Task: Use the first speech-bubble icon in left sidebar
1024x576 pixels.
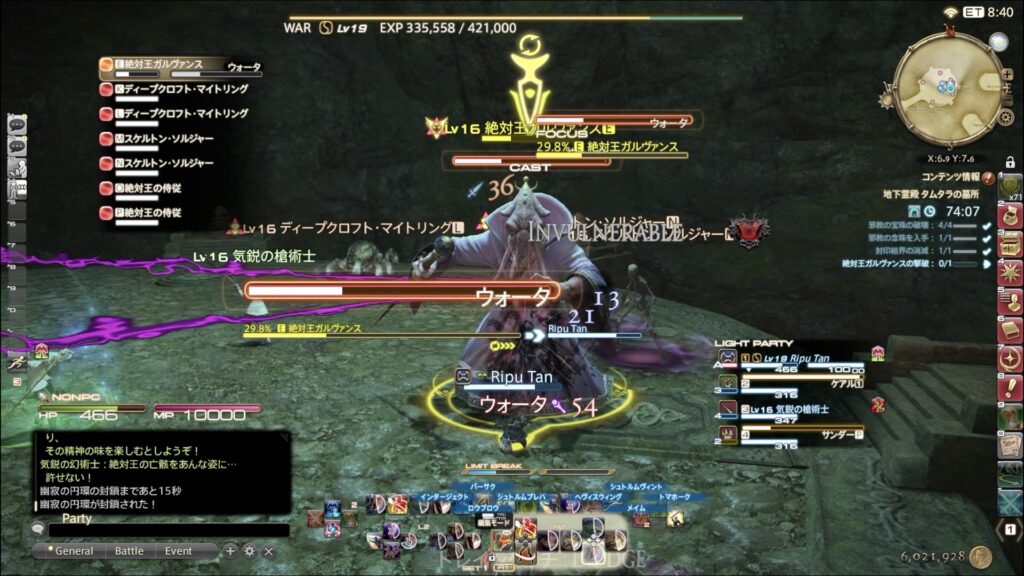Action: pos(17,125)
